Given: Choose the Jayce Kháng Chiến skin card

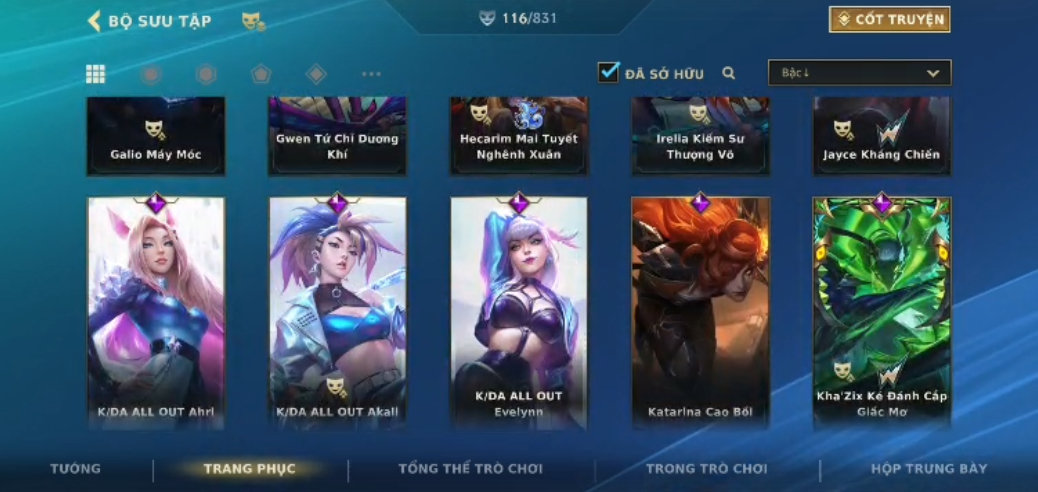Looking at the screenshot, I should click(x=882, y=137).
